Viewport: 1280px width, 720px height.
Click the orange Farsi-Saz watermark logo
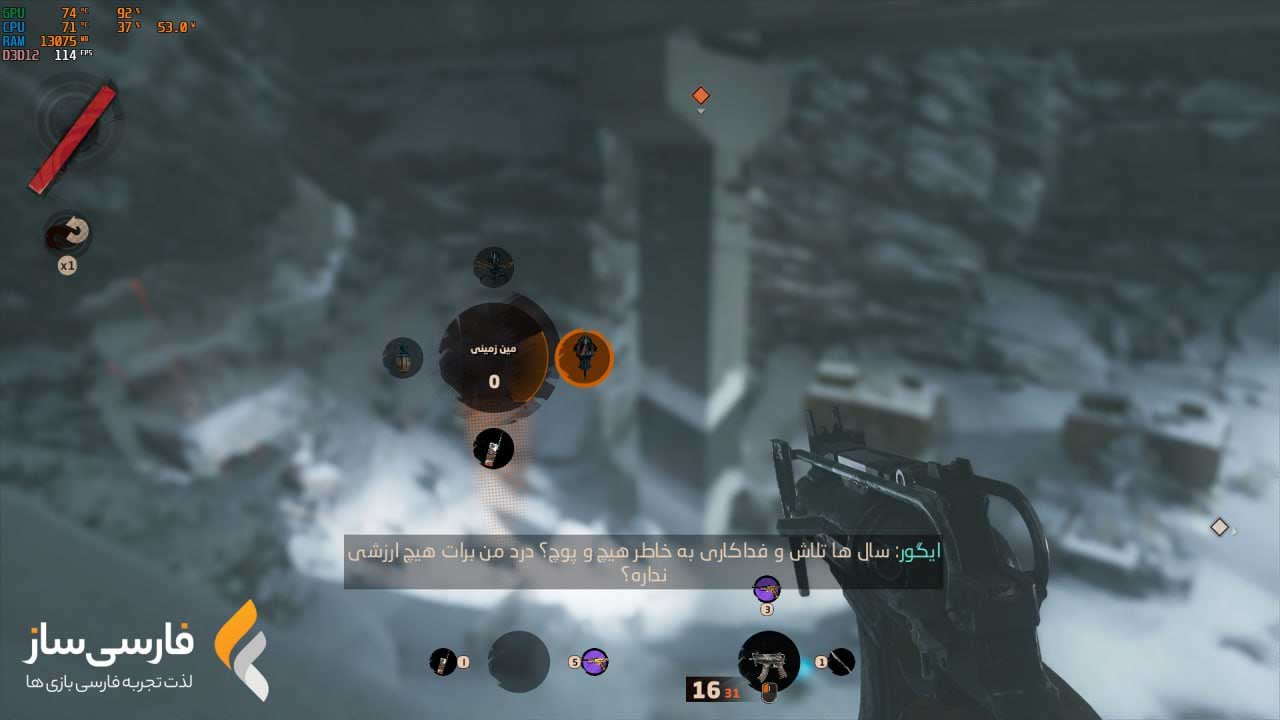[x=241, y=650]
